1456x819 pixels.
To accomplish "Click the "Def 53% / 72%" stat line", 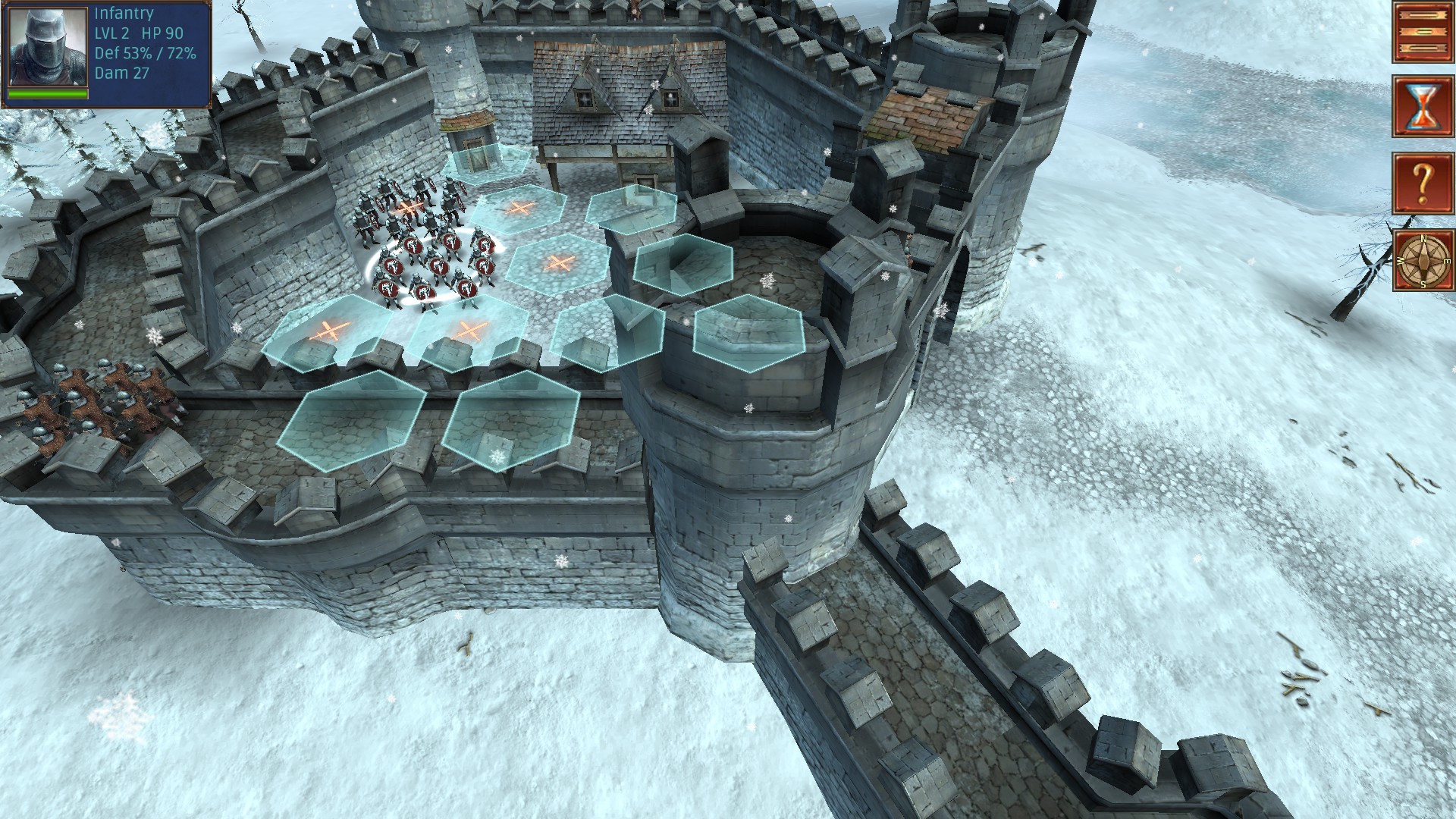I will (146, 55).
